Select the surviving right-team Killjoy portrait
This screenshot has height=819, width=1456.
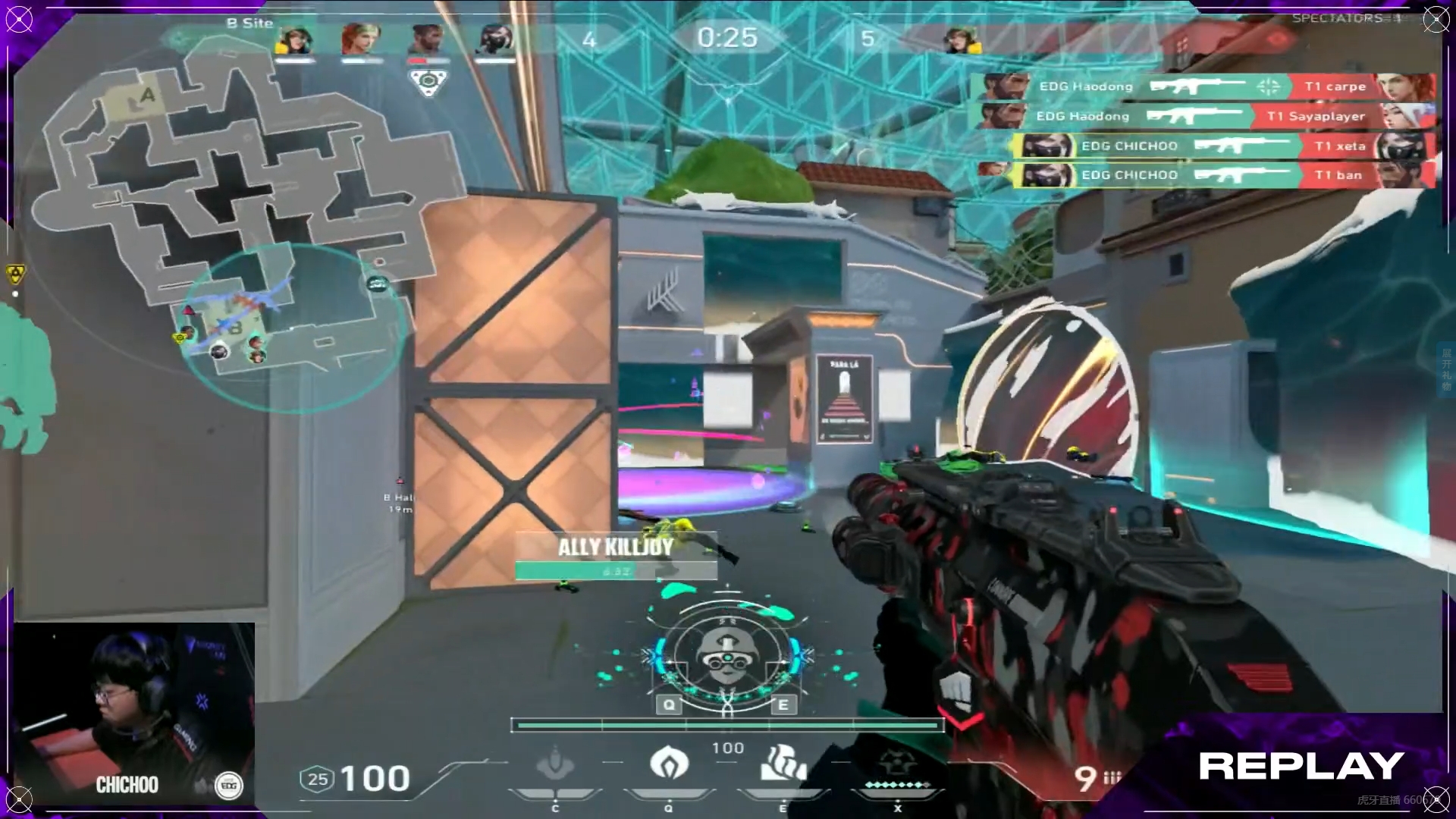961,39
